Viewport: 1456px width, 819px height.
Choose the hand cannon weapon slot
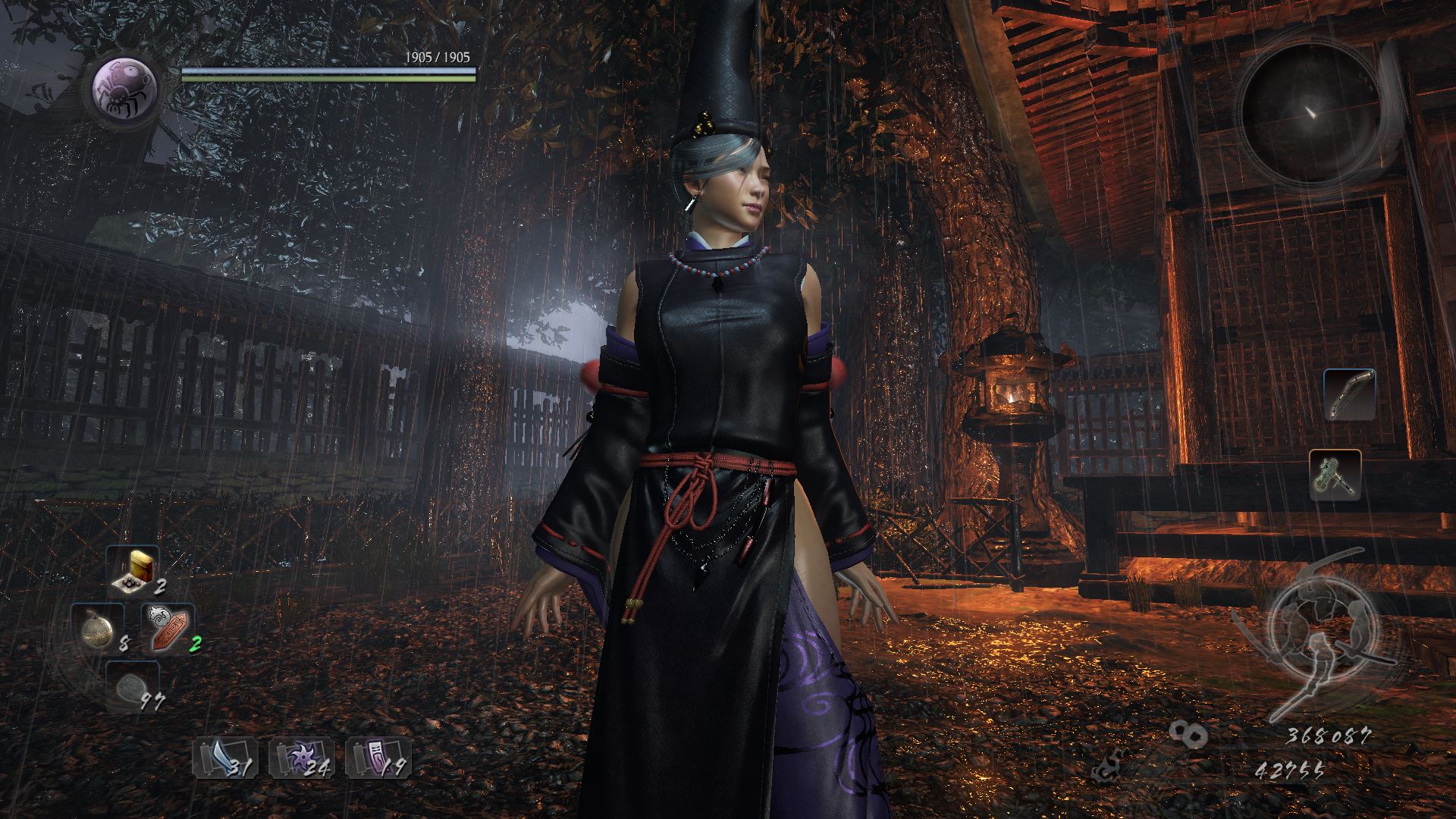(1335, 475)
